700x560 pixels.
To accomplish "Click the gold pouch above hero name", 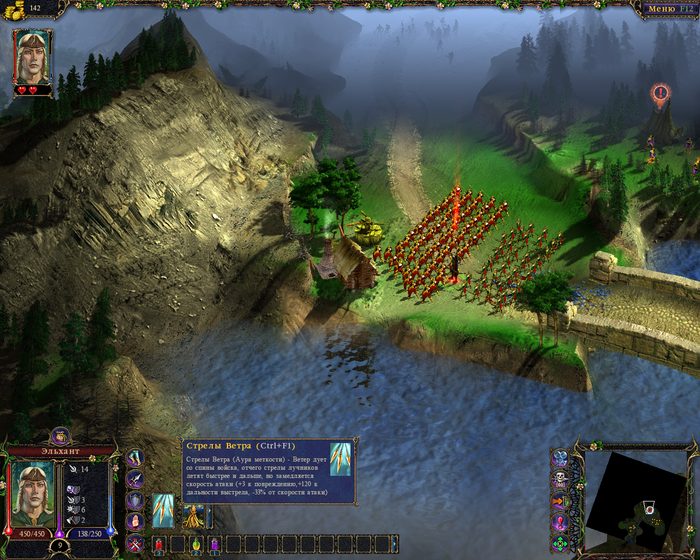I will (x=60, y=435).
